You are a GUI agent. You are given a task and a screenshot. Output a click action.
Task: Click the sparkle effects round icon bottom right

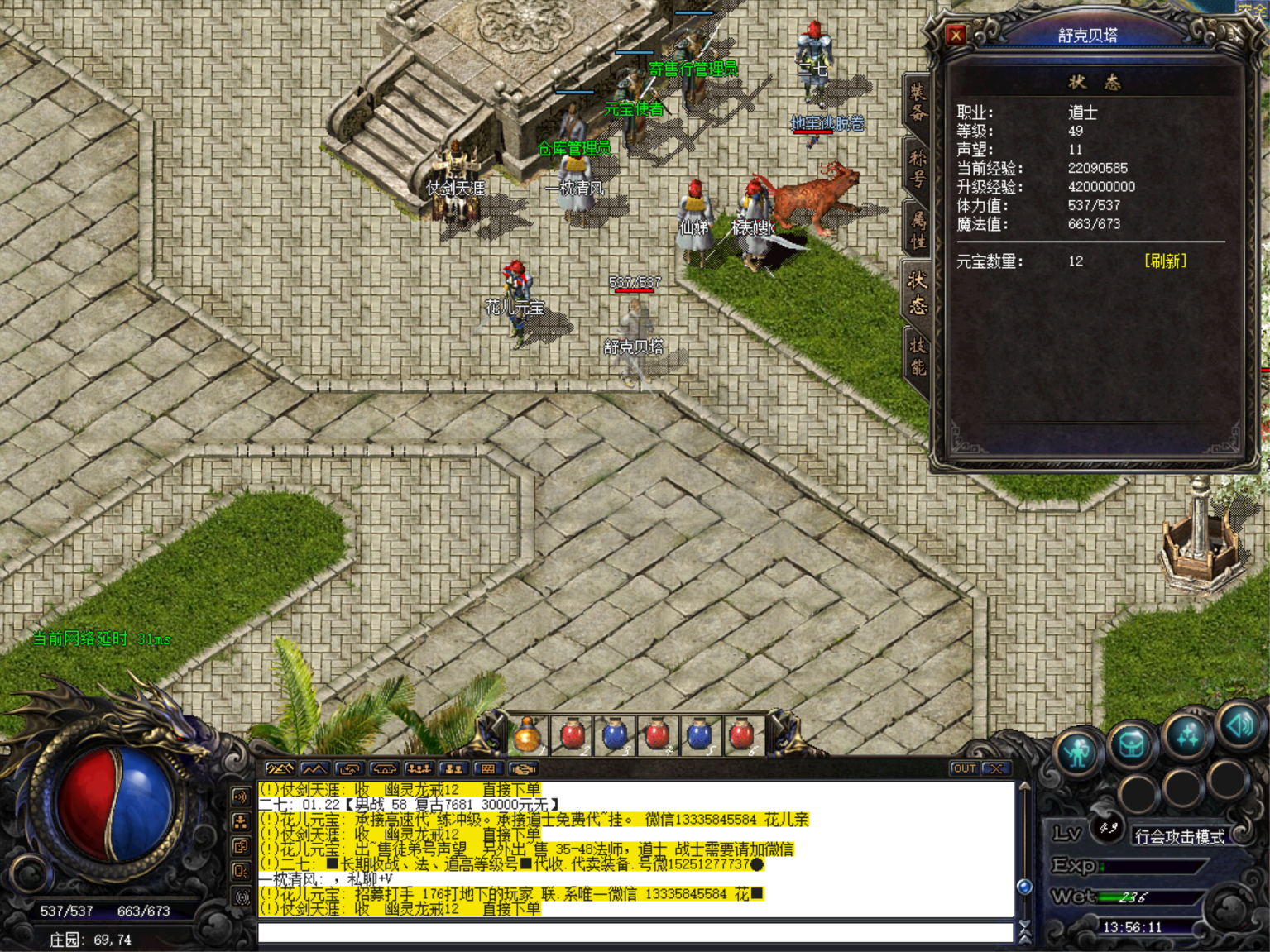1186,736
